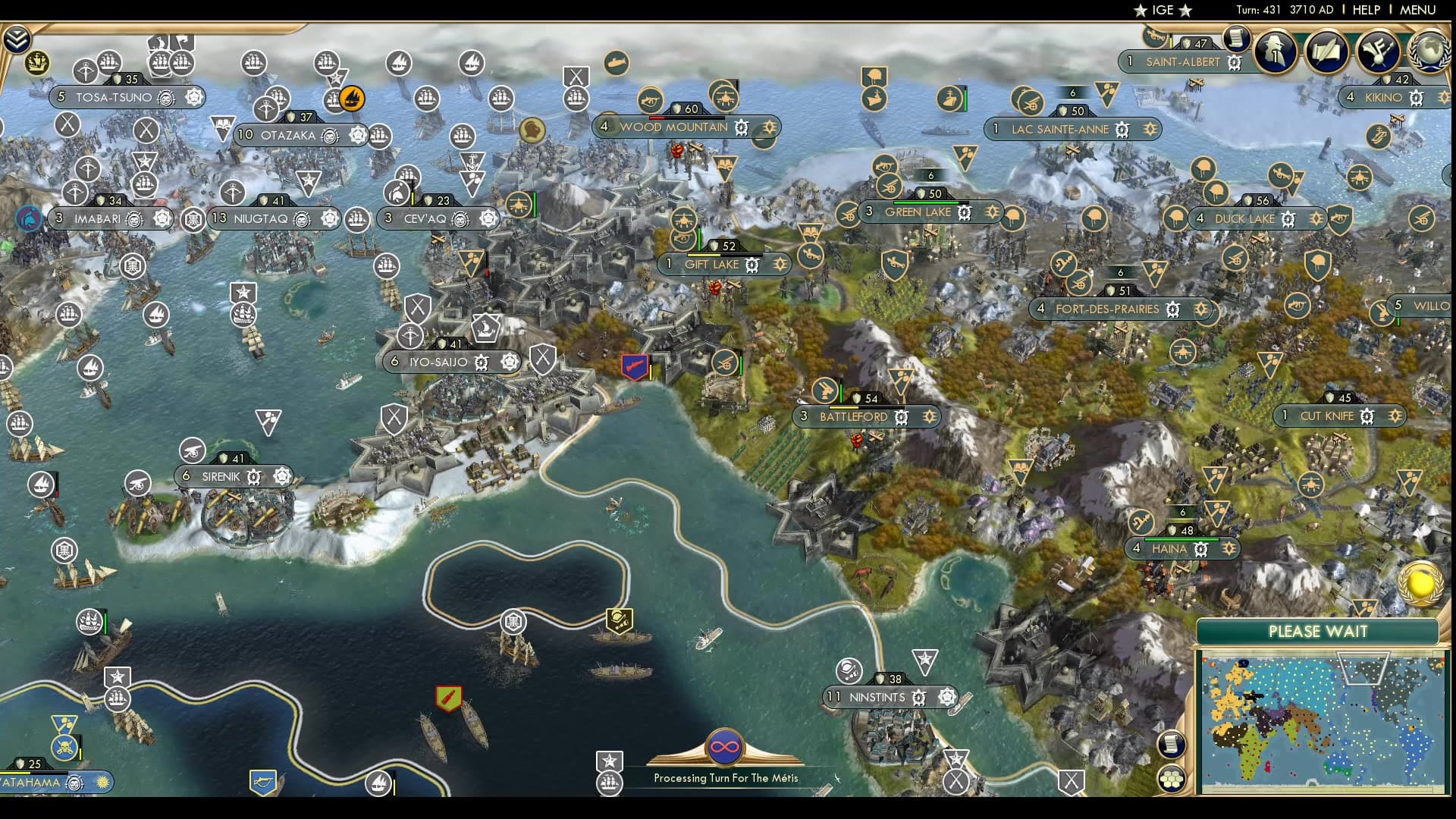
Task: Open the Culture overview music note icon
Action: [x=1378, y=51]
